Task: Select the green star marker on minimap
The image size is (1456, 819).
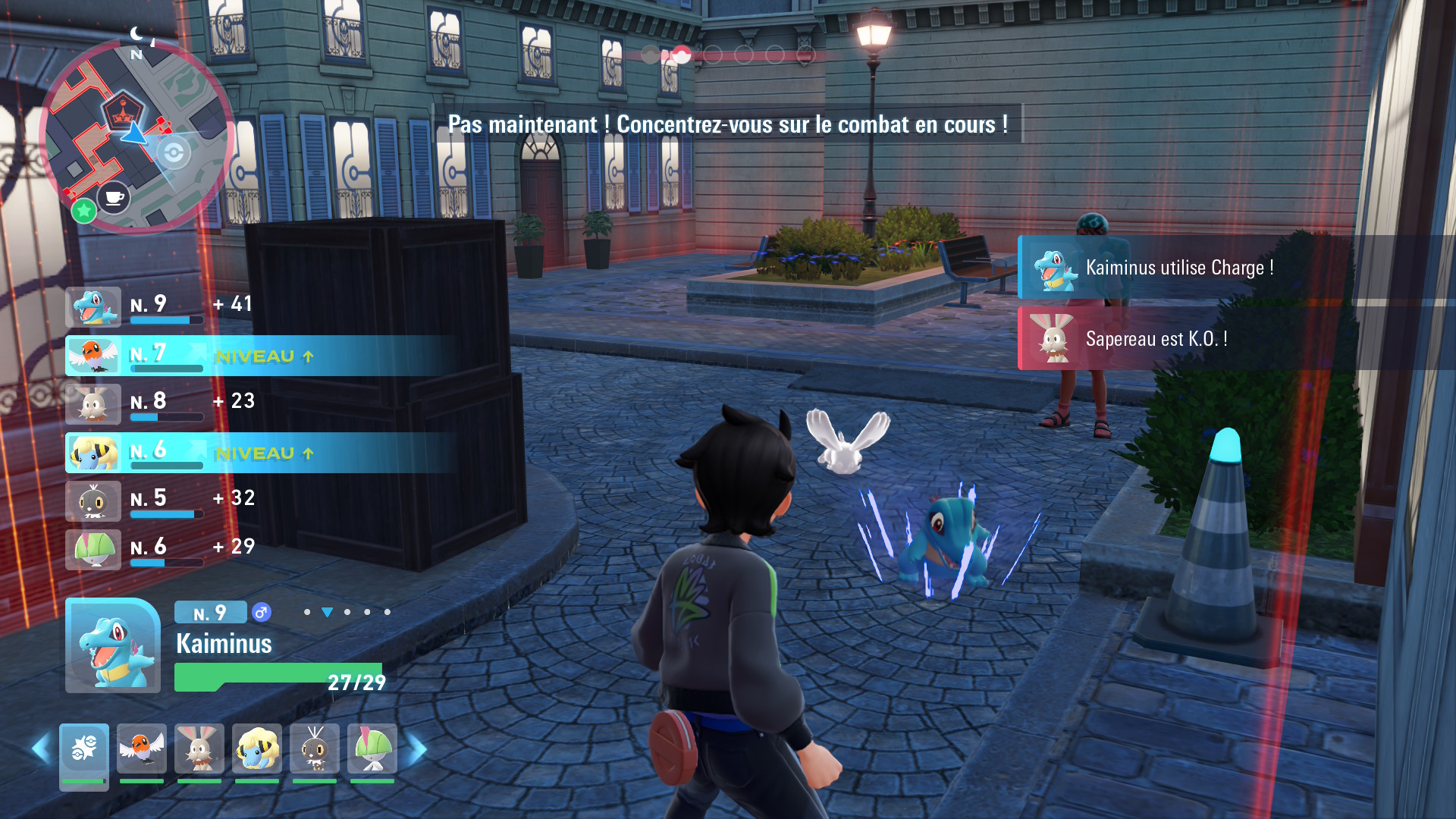Action: (x=83, y=210)
